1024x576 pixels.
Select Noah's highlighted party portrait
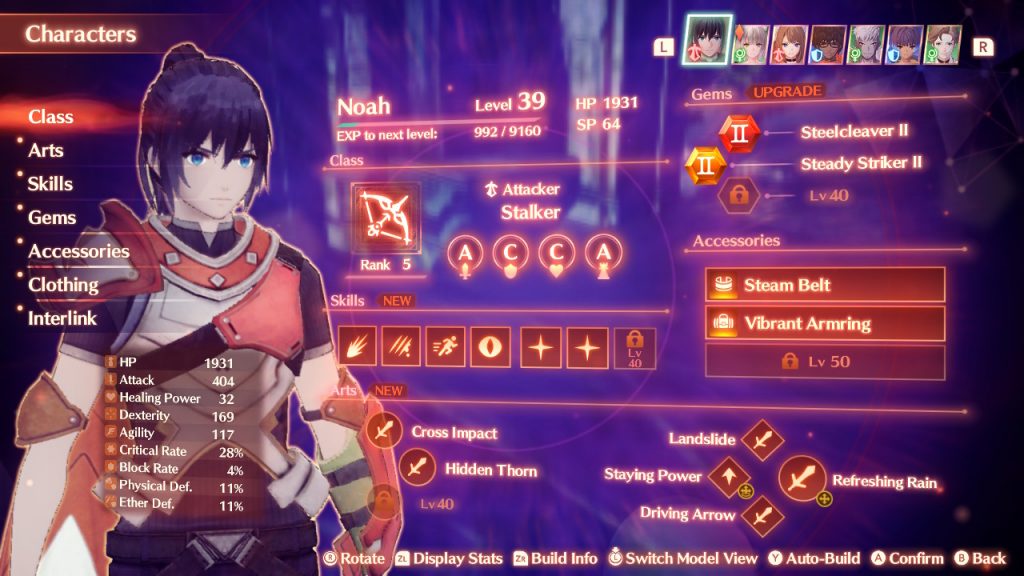tap(707, 42)
